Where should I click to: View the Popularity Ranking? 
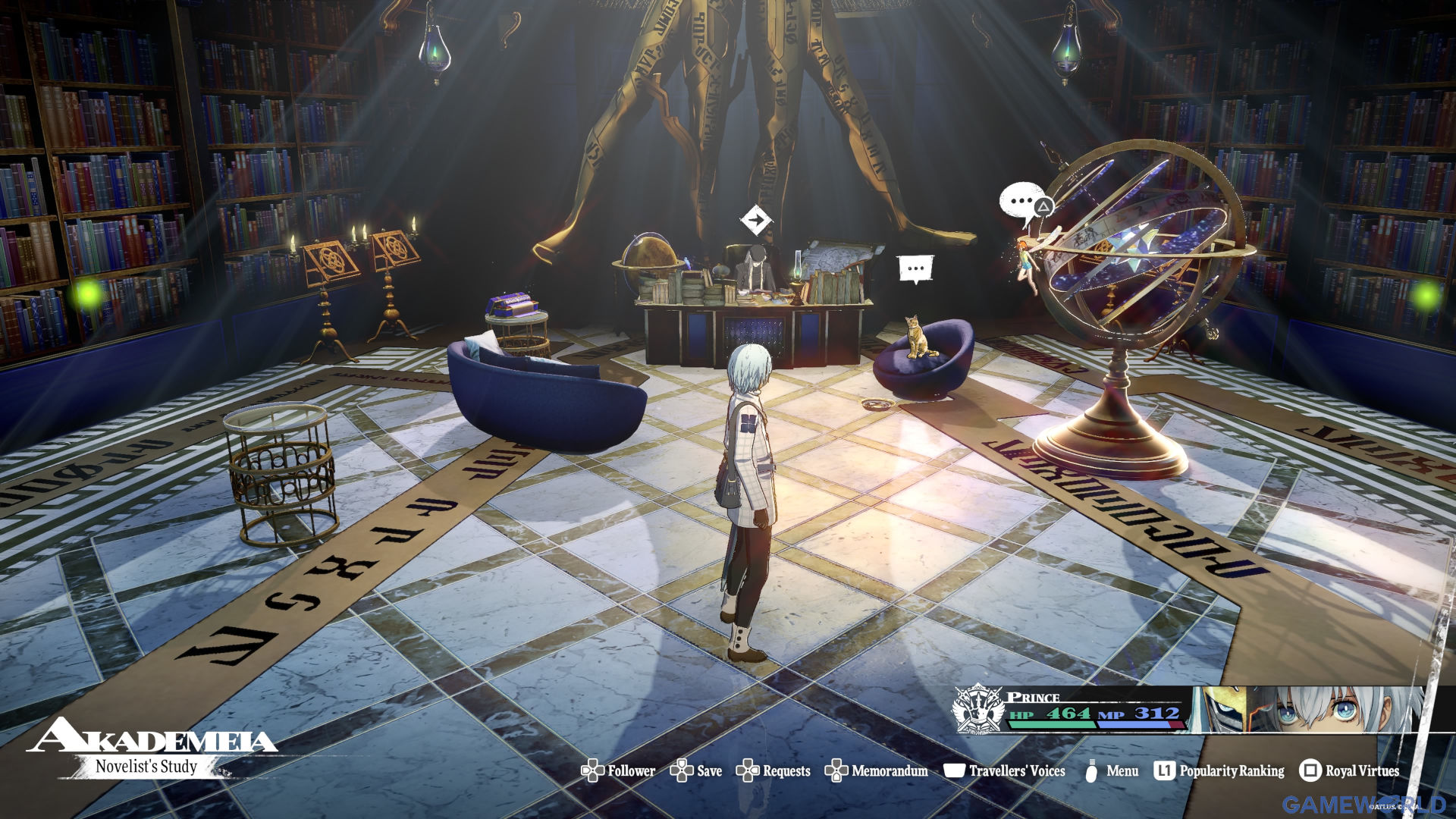(x=1219, y=771)
